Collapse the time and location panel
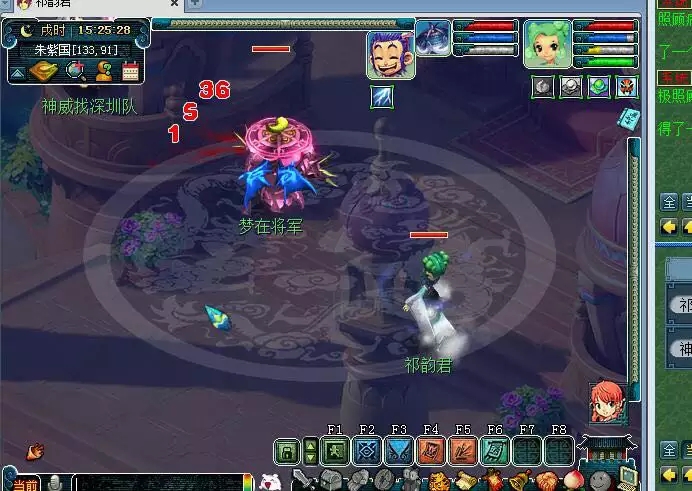 click(x=17, y=72)
